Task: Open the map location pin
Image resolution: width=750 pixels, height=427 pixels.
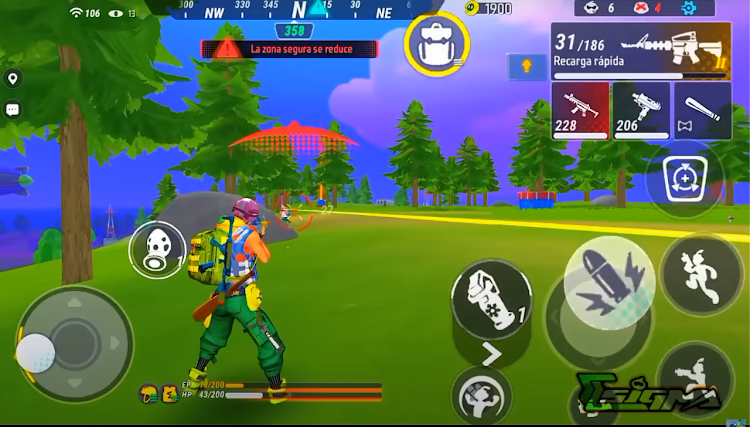Action: (x=13, y=79)
